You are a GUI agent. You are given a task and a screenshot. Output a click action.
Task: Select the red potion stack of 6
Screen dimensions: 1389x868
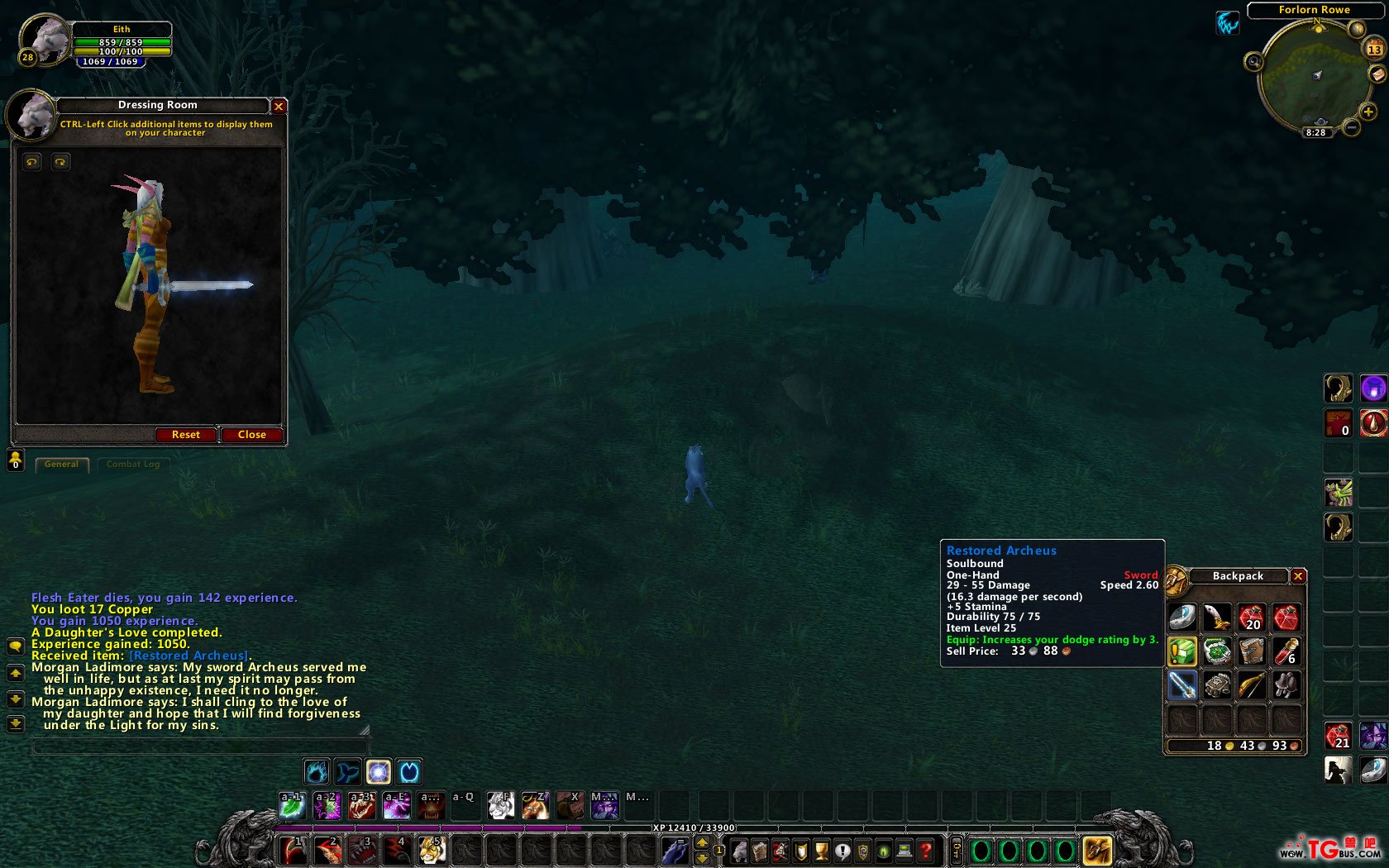(1285, 651)
